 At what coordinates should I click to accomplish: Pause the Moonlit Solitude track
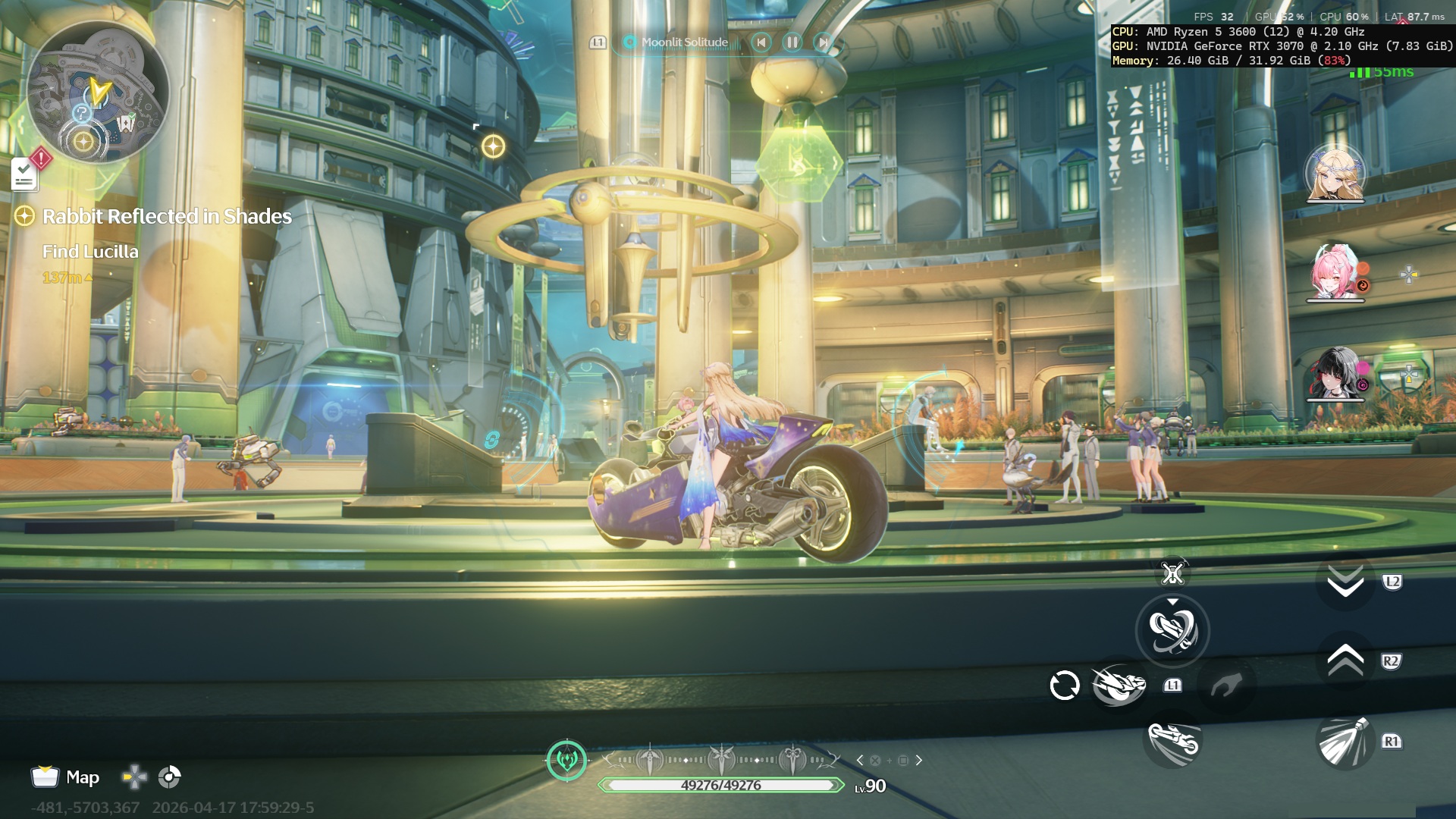click(x=792, y=42)
